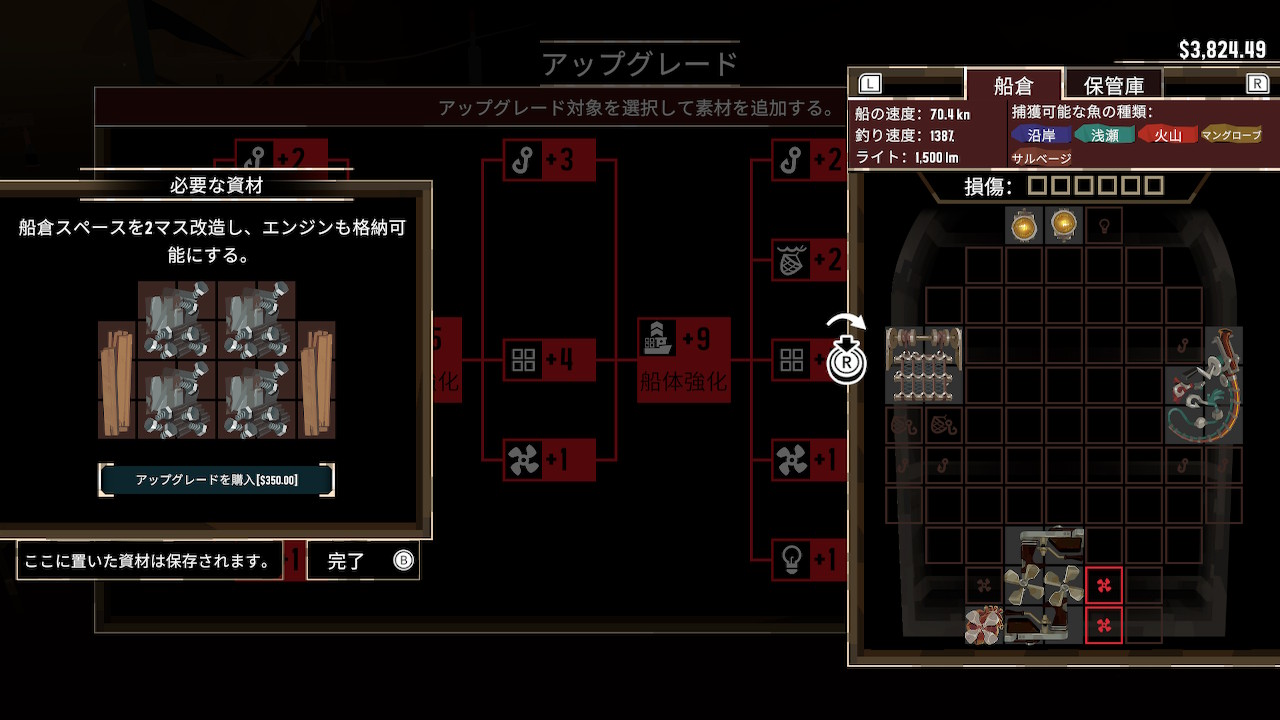Select the trawl net item in cargo

point(924,366)
